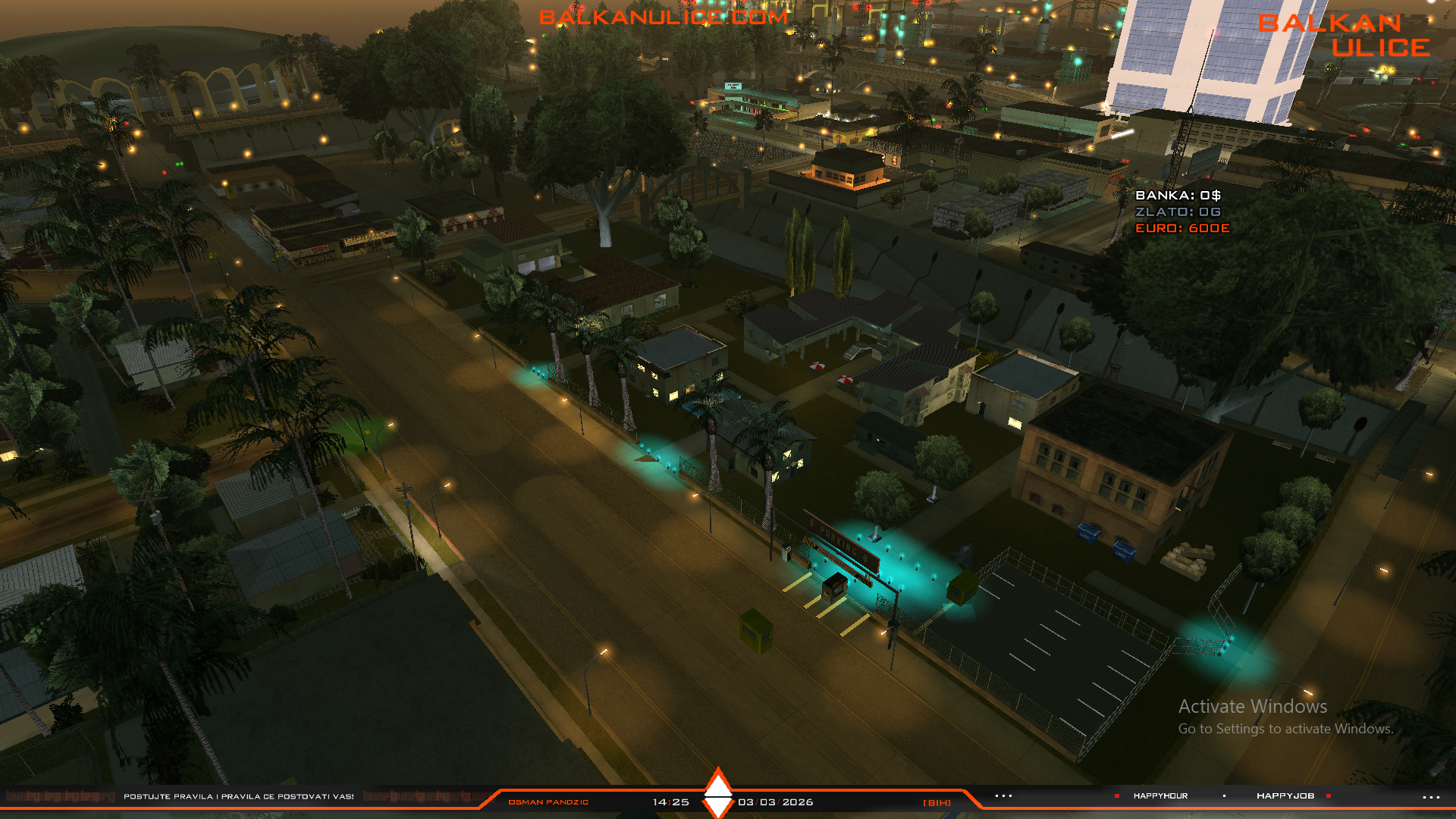This screenshot has width=1456, height=819.
Task: Select the Osman Pandzic player name
Action: [548, 802]
